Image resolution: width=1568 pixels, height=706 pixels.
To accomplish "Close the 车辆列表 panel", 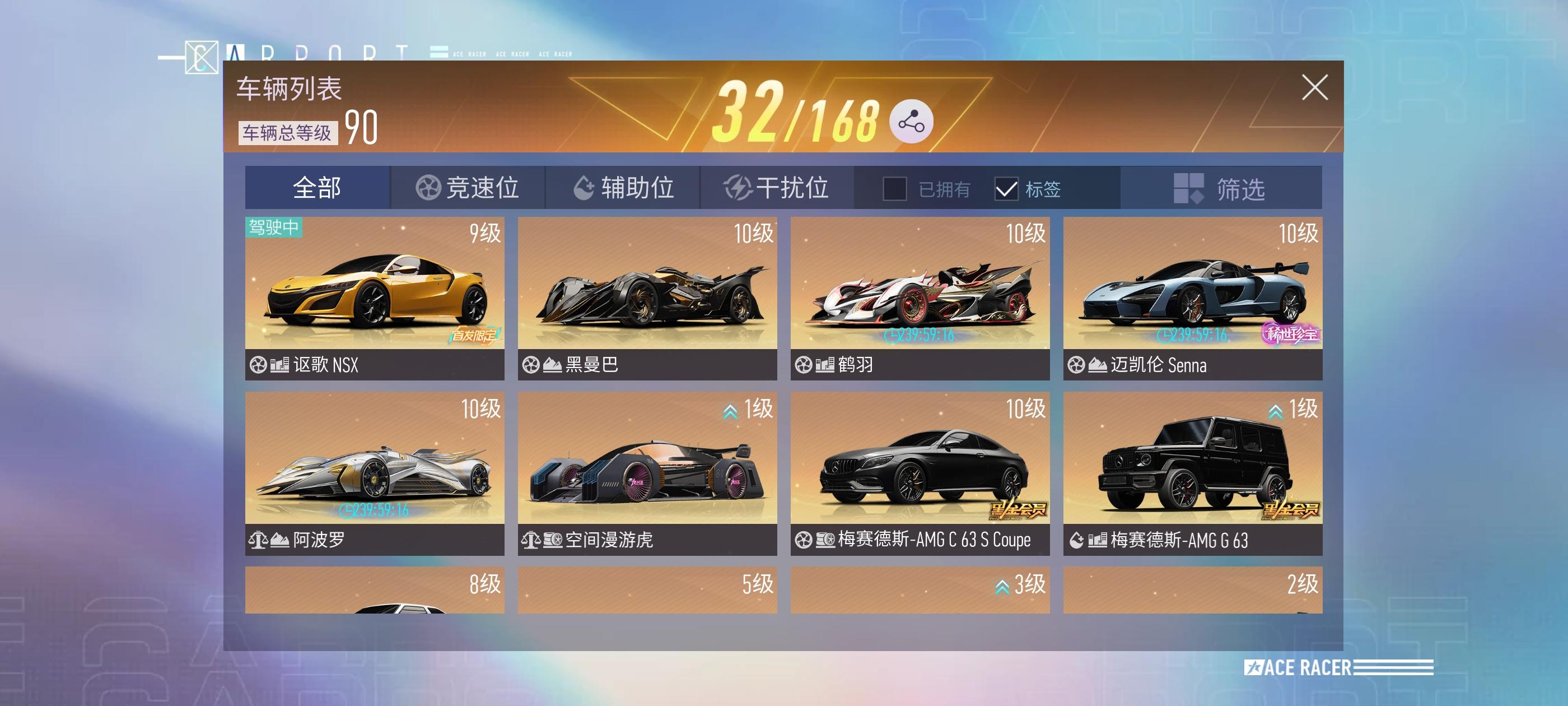I will (x=1315, y=87).
